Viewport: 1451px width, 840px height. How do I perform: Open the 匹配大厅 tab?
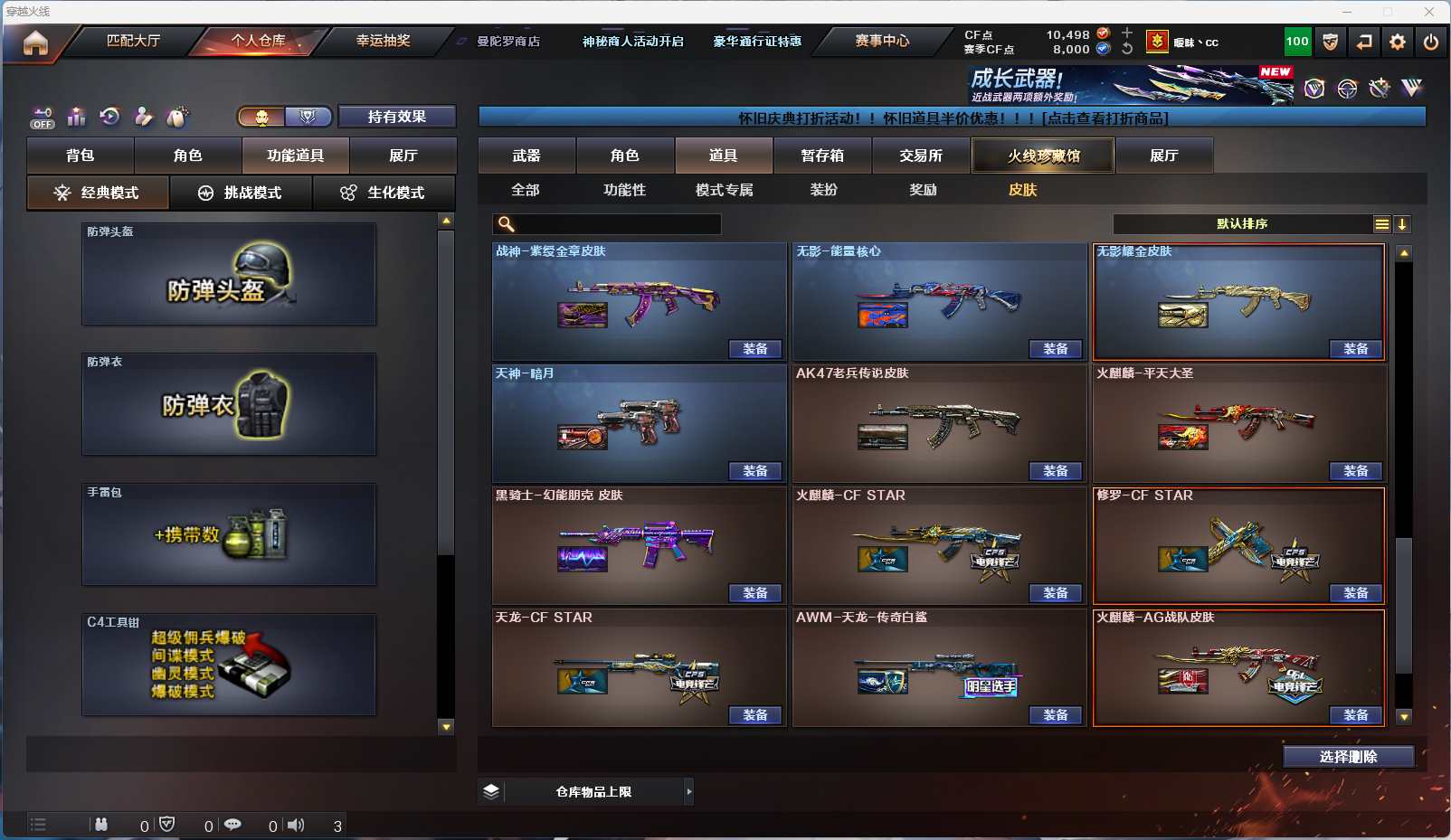[x=133, y=41]
